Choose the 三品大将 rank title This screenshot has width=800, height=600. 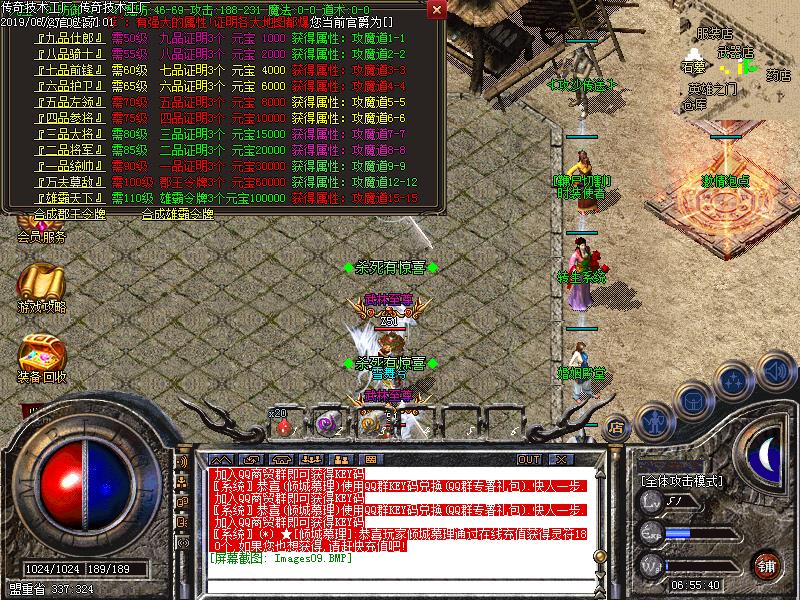64,134
